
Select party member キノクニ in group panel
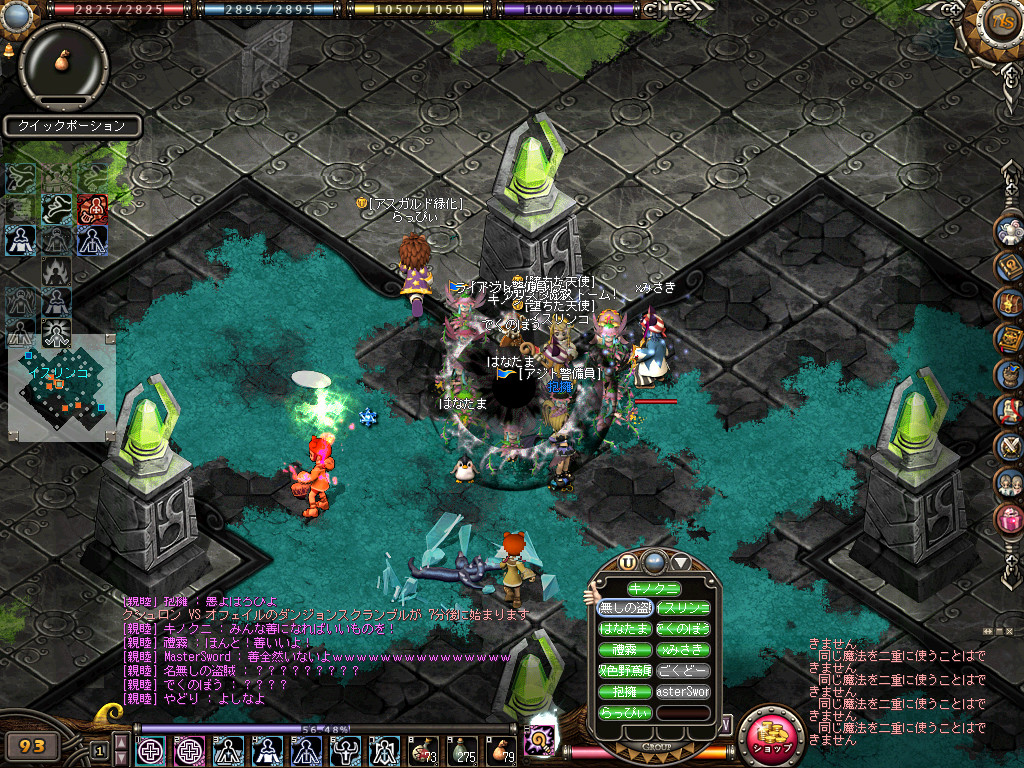[653, 589]
